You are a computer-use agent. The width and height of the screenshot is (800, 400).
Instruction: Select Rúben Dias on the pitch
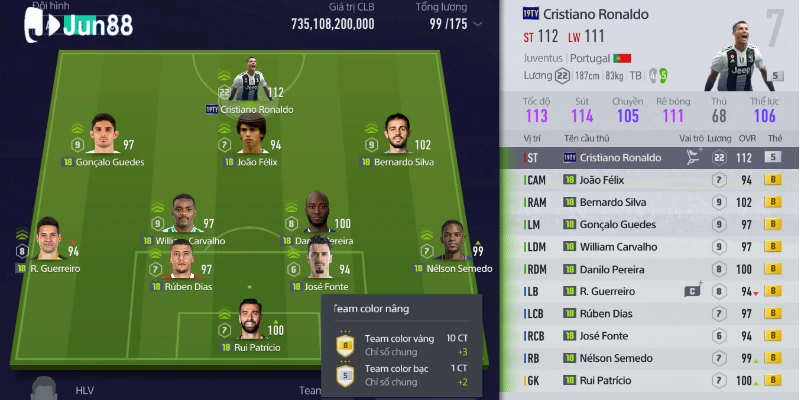click(x=182, y=261)
